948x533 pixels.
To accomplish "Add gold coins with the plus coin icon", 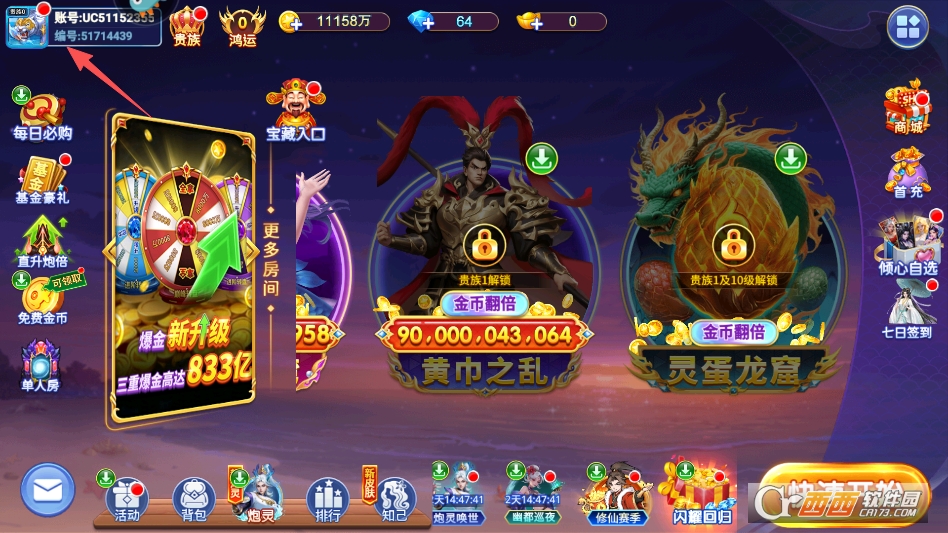I will pyautogui.click(x=290, y=21).
